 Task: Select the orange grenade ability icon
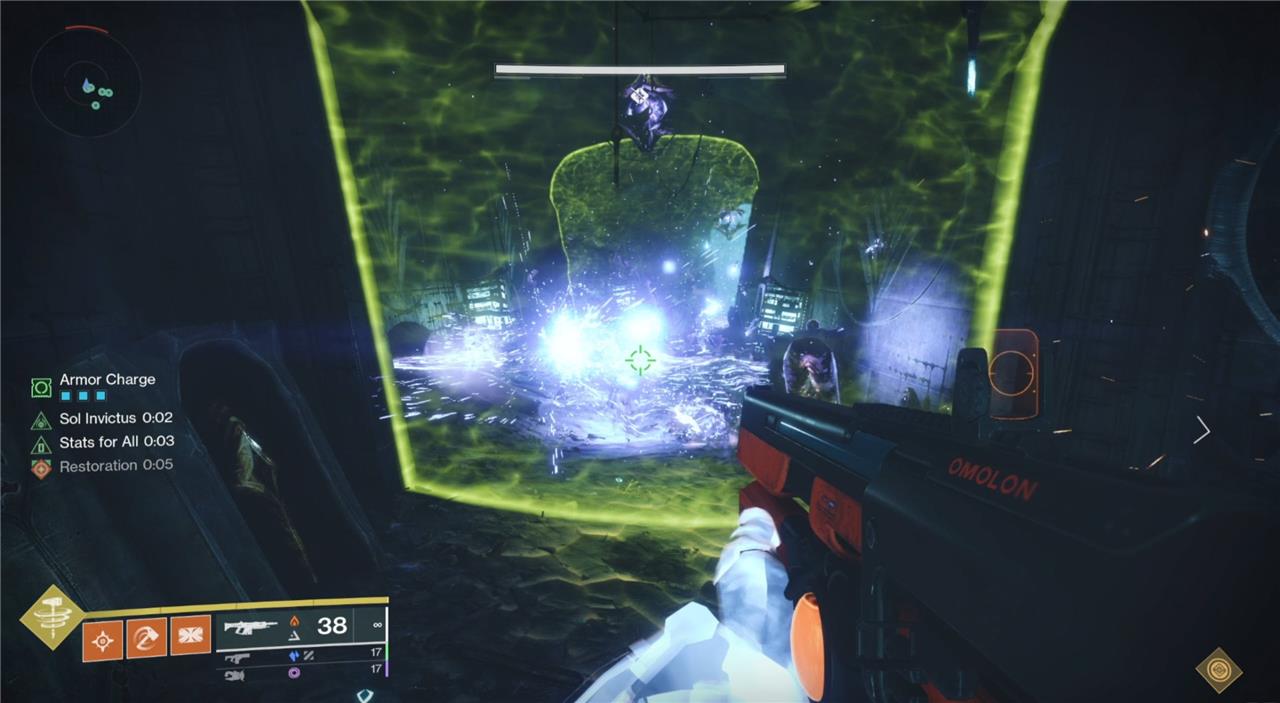tap(102, 639)
